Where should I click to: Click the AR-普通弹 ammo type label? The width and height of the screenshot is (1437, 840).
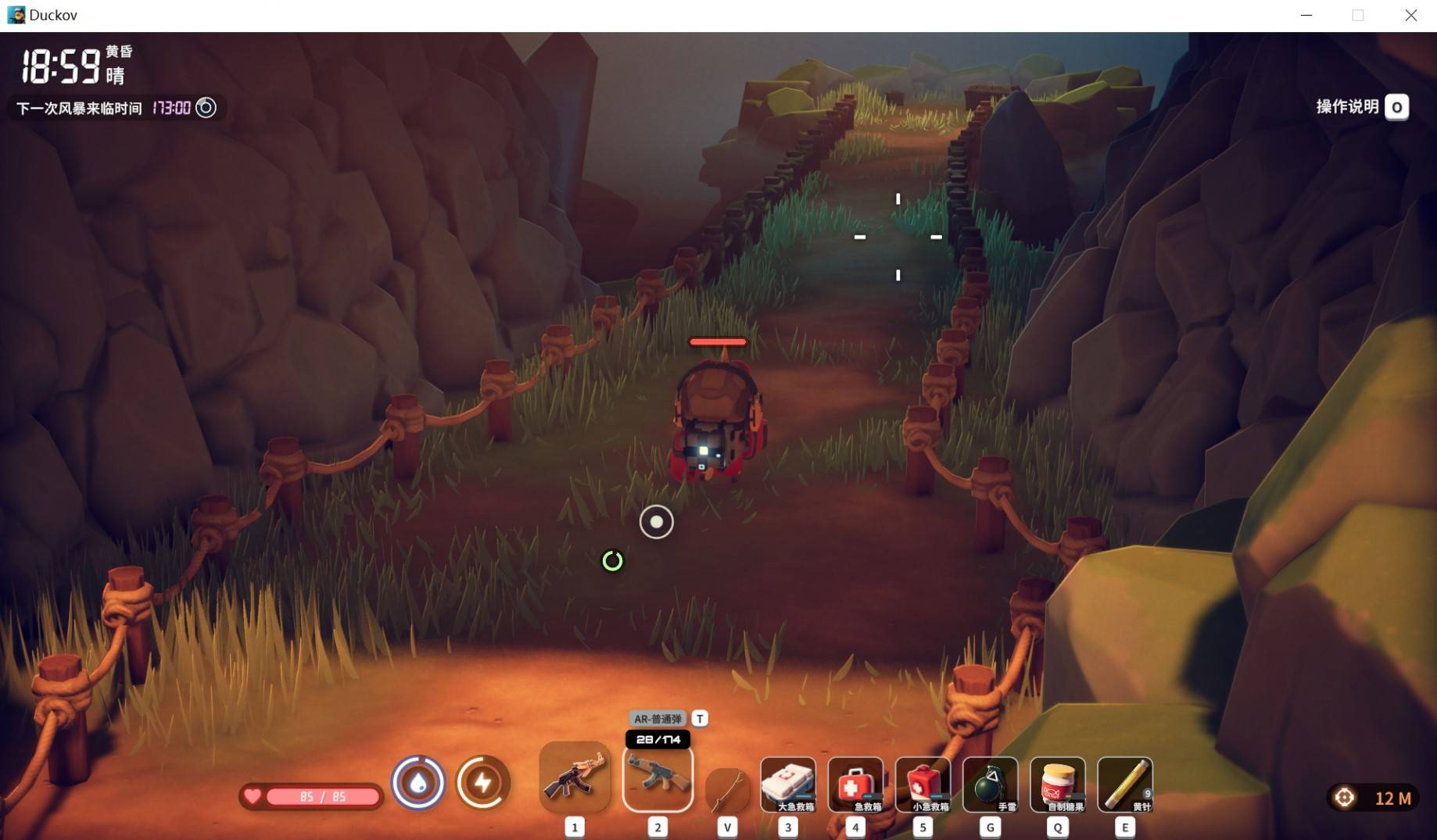(658, 719)
